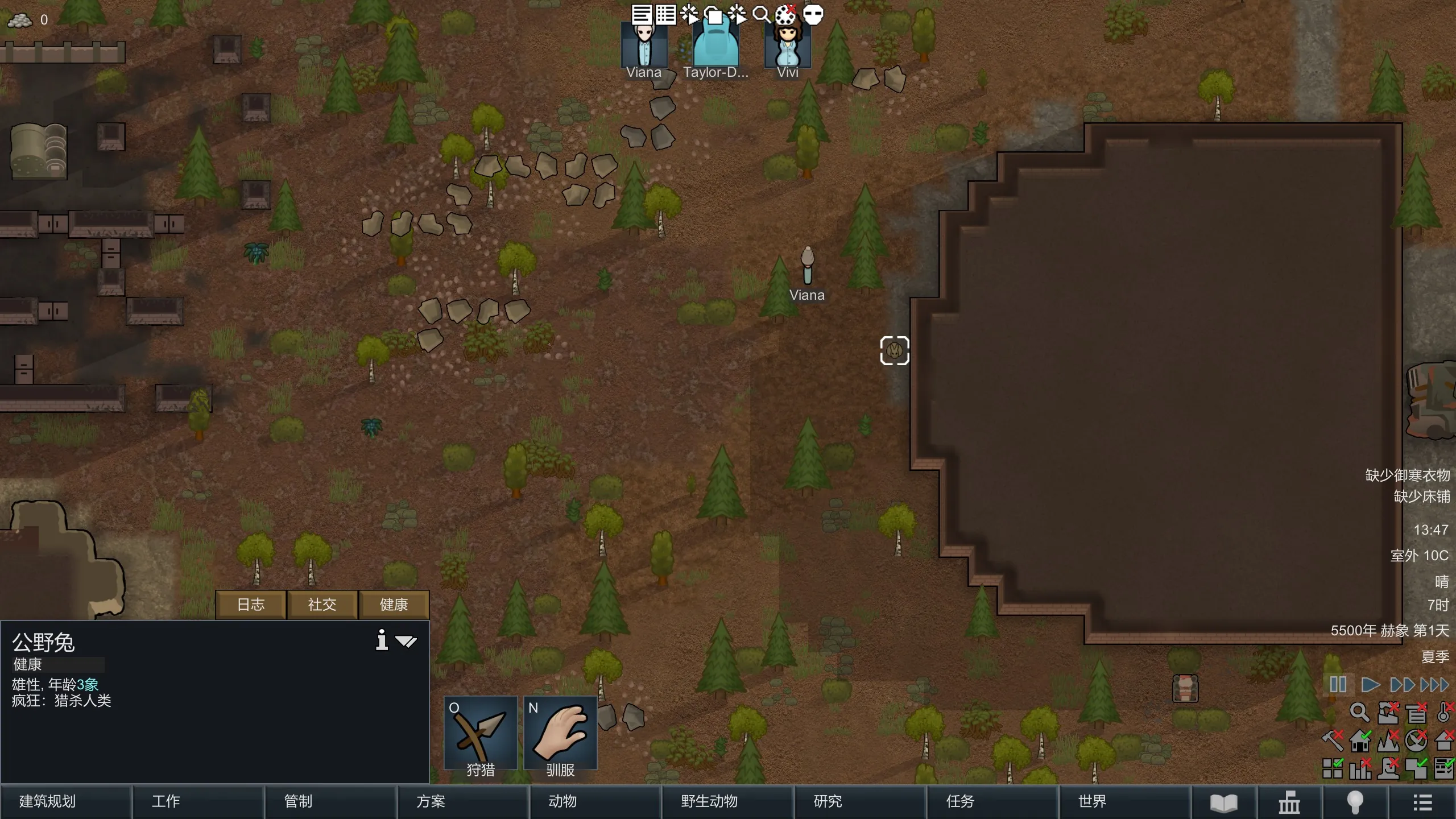1456x819 pixels.
Task: Open the 建筑规划 (Architect) menu
Action: pos(65,801)
